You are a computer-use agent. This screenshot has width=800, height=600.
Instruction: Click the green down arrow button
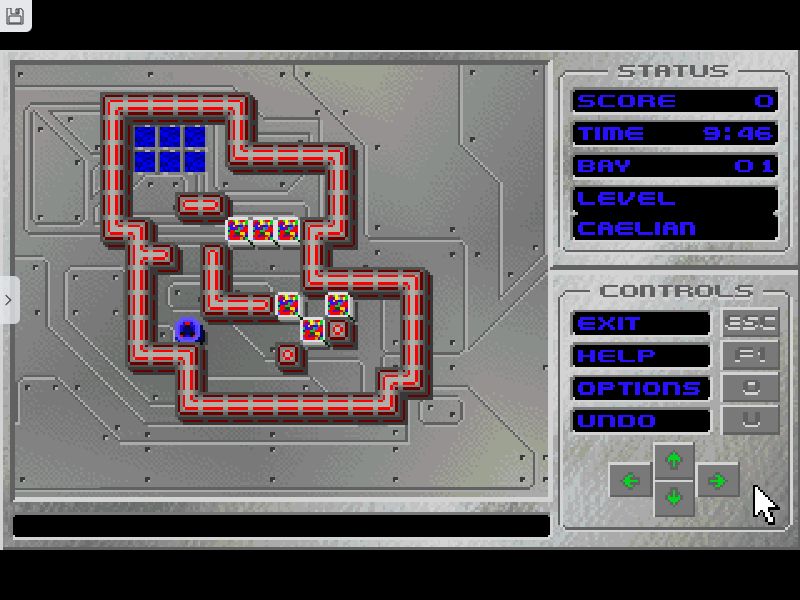[674, 497]
